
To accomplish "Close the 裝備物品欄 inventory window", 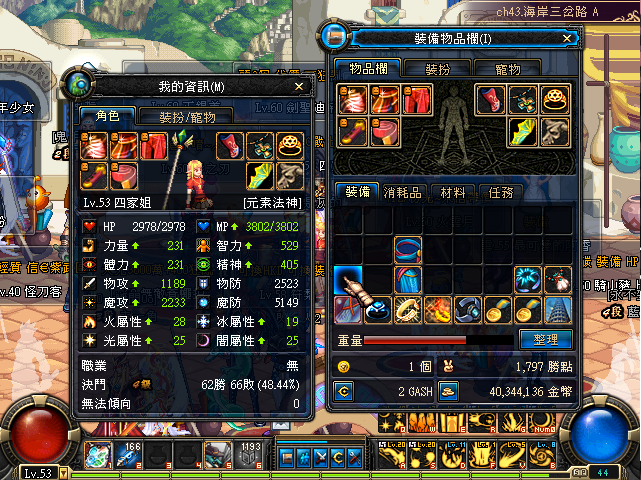I will click(x=567, y=38).
